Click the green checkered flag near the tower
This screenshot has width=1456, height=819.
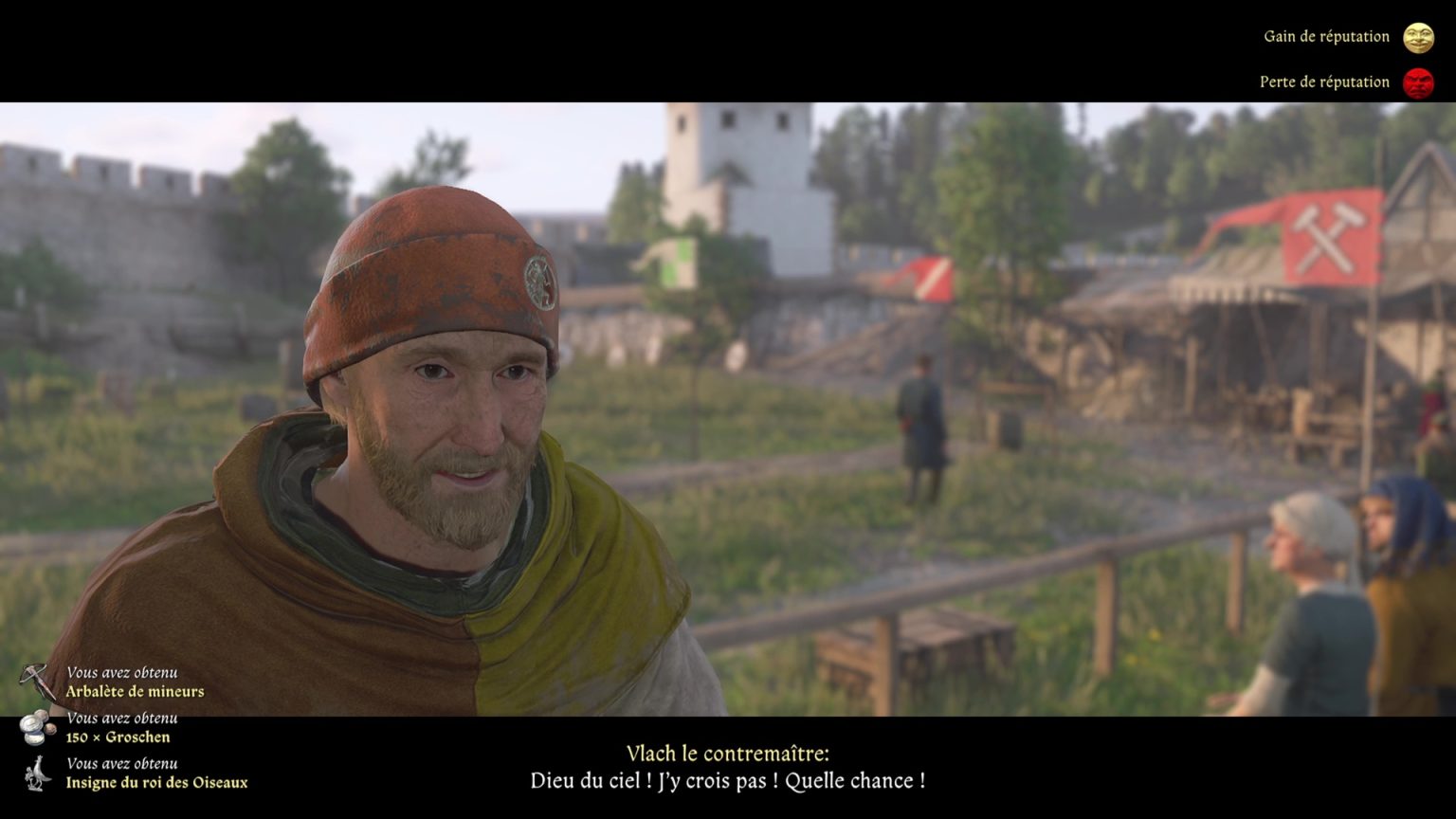[x=679, y=261]
